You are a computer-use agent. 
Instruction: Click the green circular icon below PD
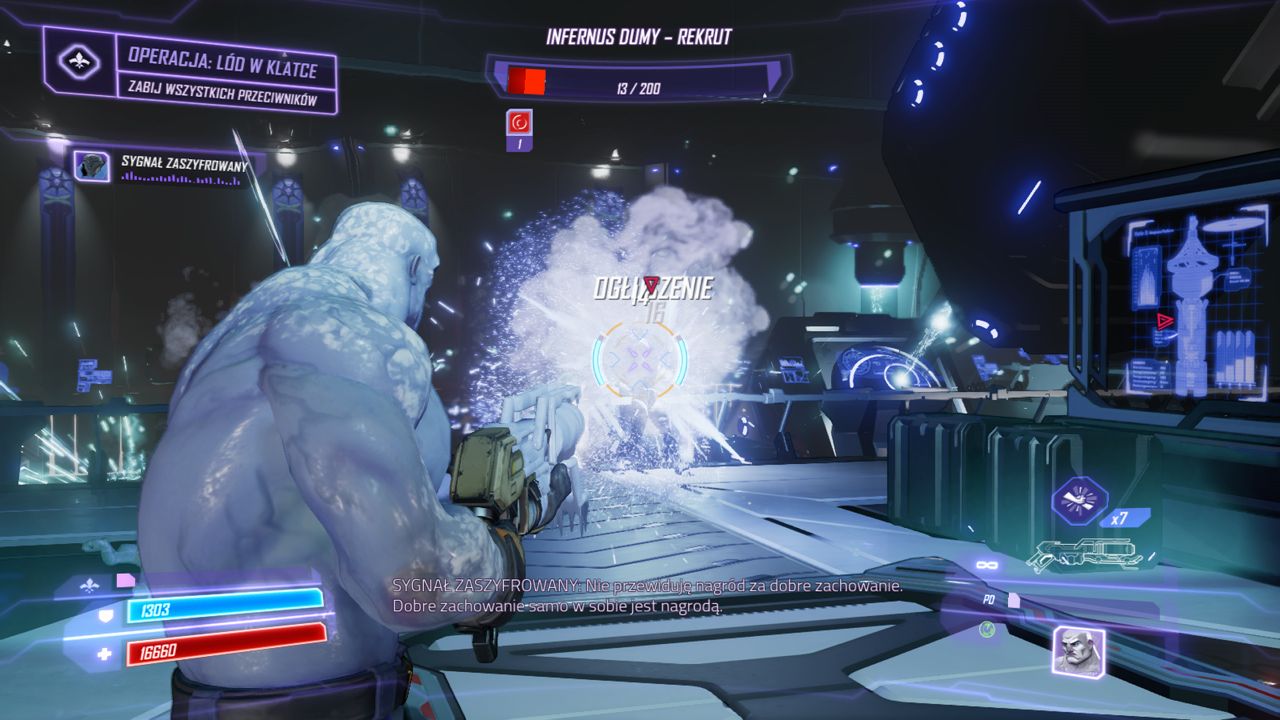tap(987, 629)
